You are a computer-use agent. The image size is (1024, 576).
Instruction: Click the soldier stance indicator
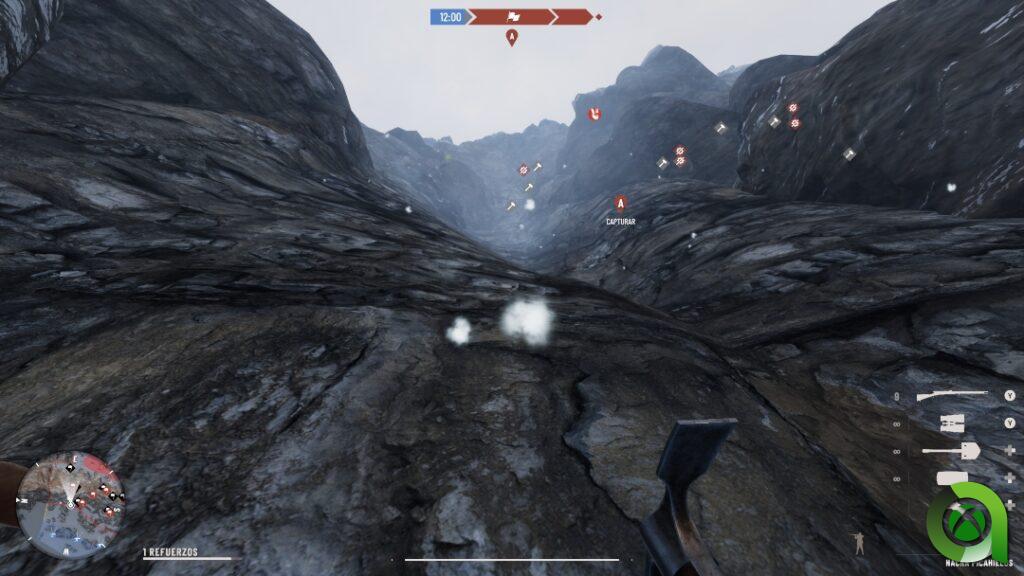[858, 543]
